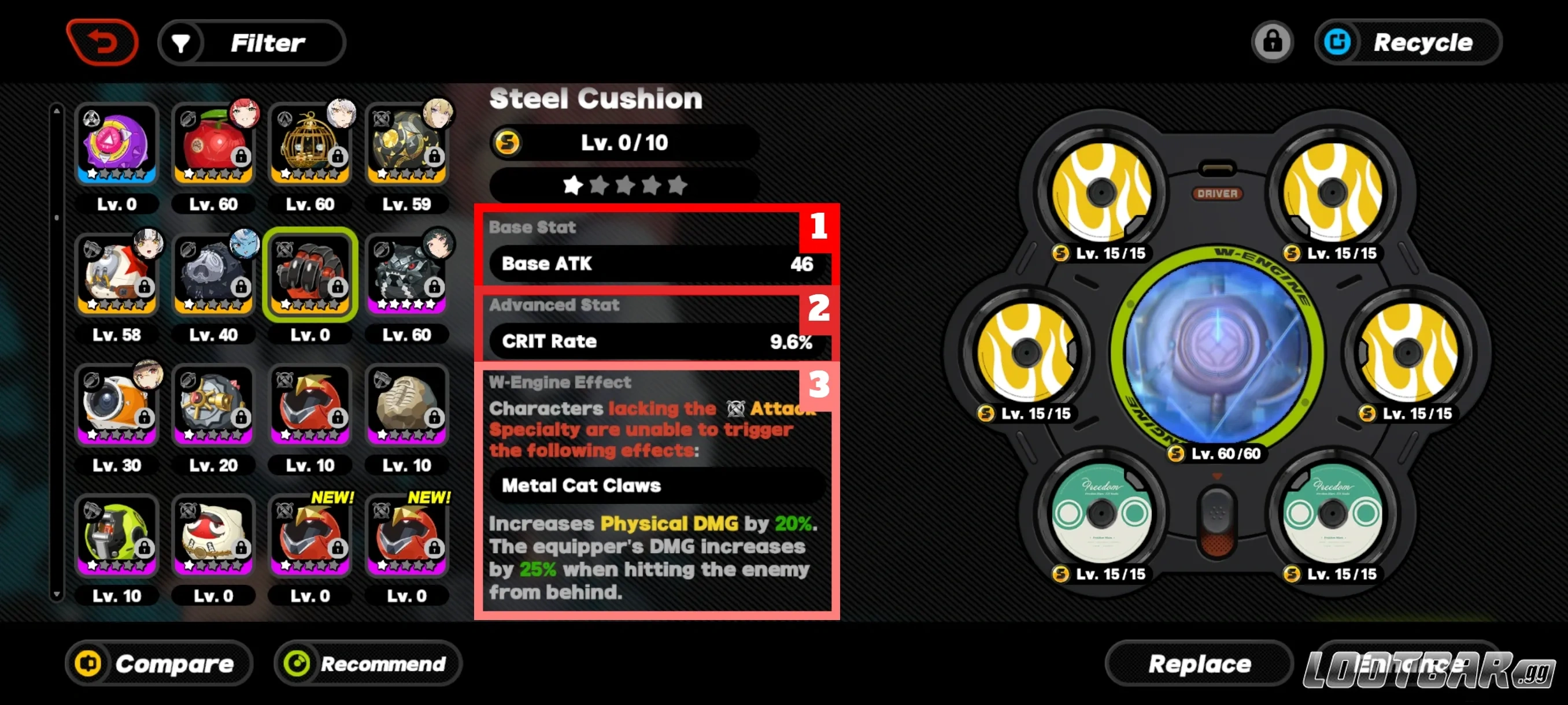Toggle the lock icon near the Recycle button
Viewport: 1568px width, 705px height.
[x=1273, y=42]
